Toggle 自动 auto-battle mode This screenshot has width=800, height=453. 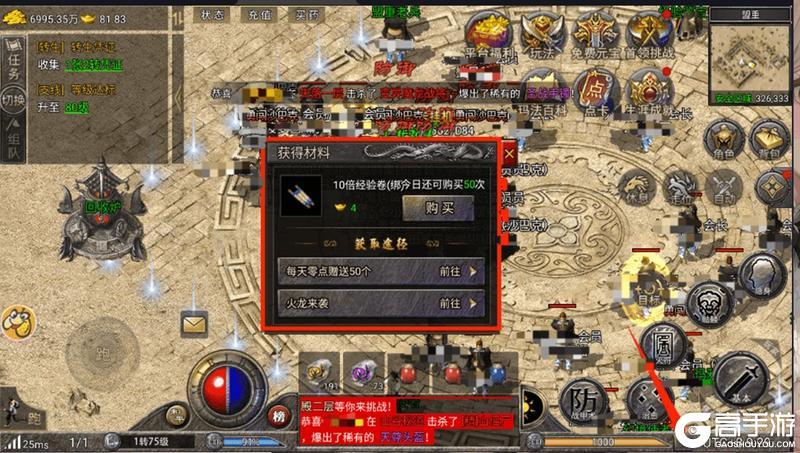pos(722,188)
